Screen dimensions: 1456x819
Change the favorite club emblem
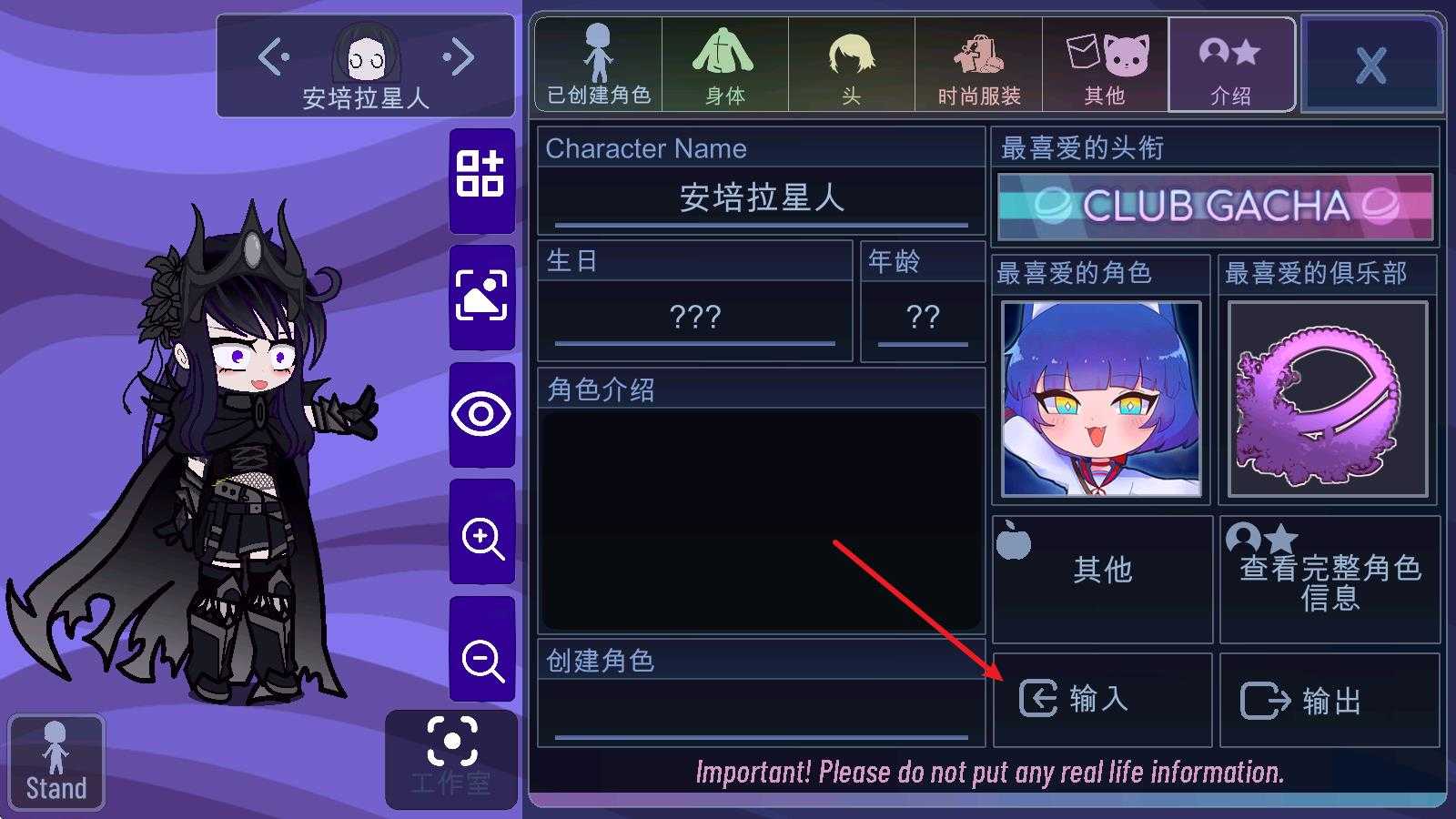pyautogui.click(x=1328, y=399)
